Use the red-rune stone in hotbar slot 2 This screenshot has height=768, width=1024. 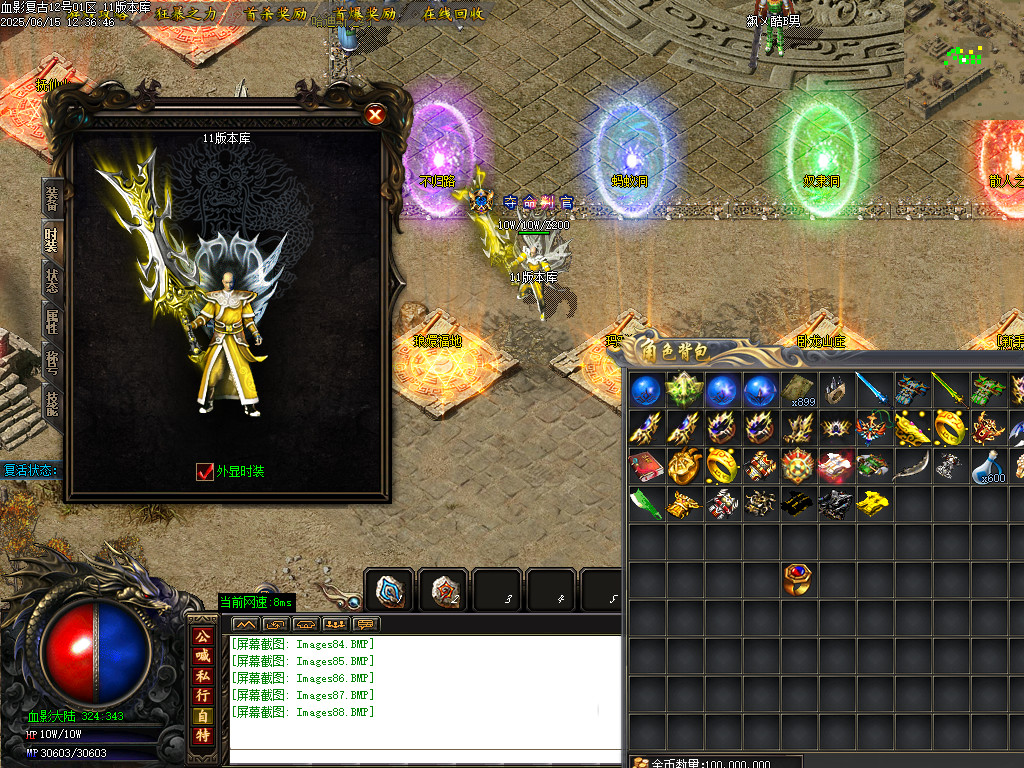(442, 591)
